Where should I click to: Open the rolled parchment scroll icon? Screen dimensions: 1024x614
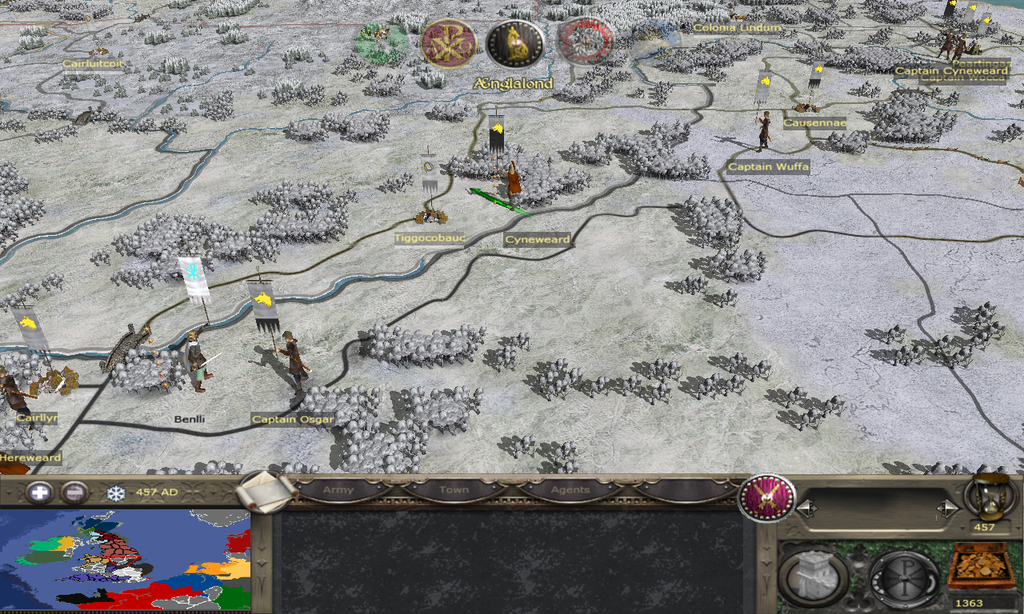(x=267, y=490)
